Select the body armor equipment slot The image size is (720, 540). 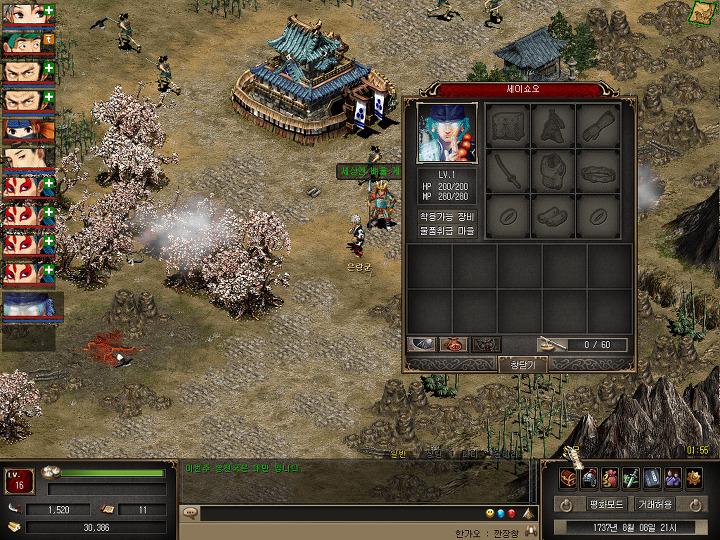[555, 171]
